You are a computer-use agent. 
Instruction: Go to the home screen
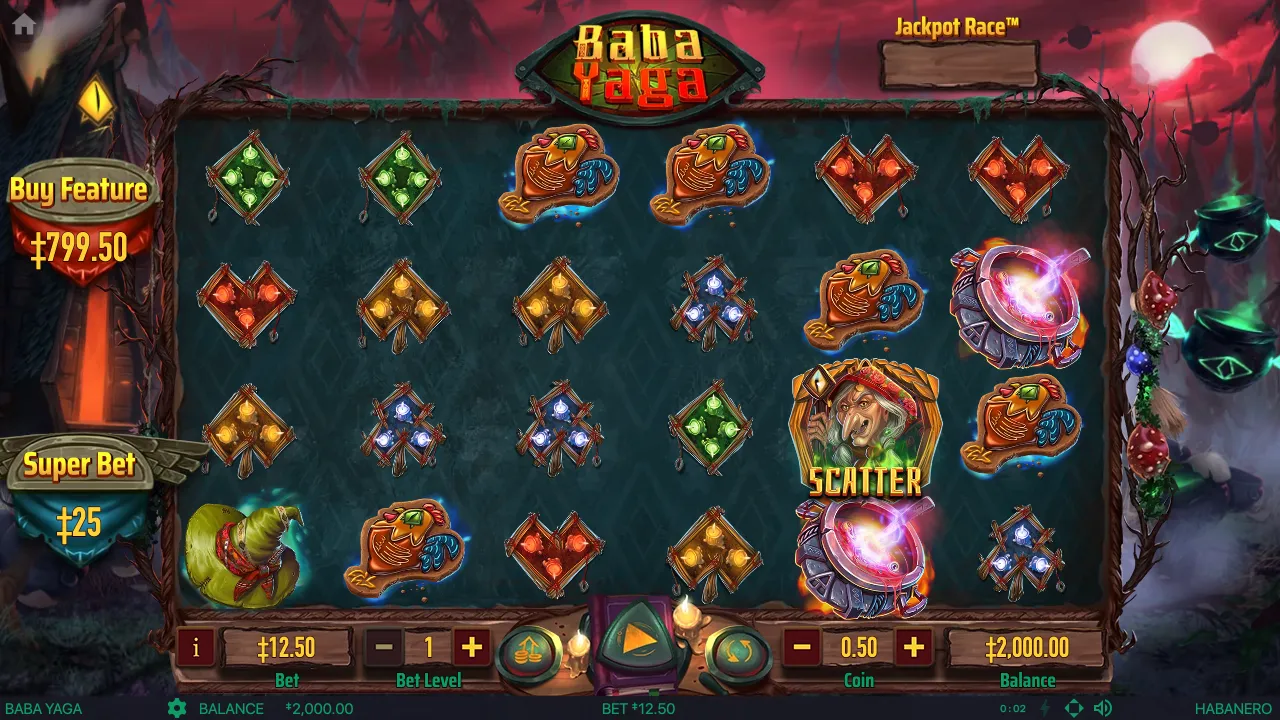point(24,25)
